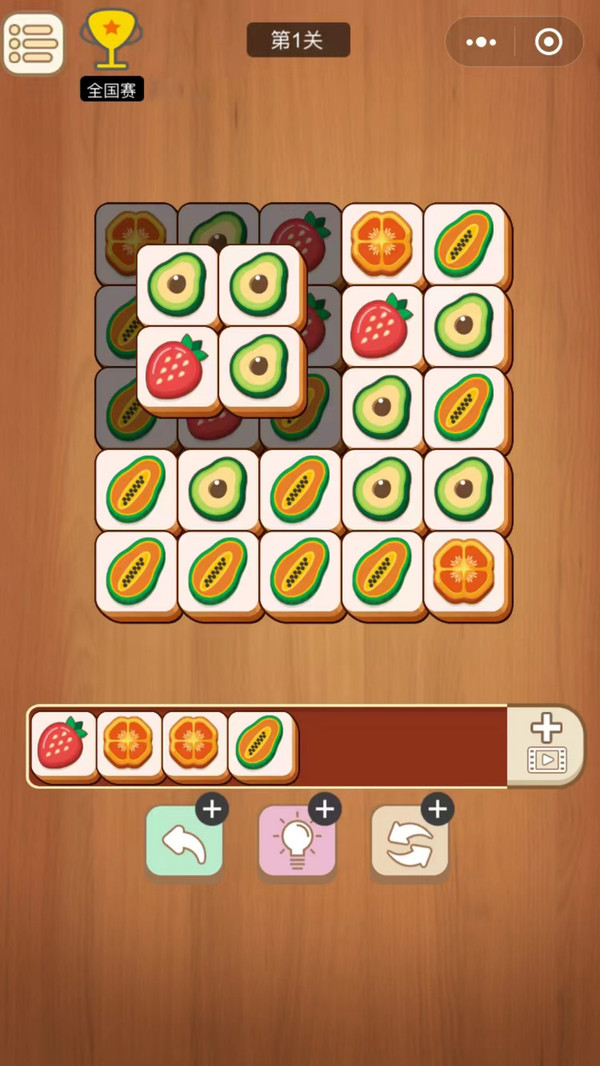Activate the lightbulb hint power-up
This screenshot has height=1066, width=600.
coord(297,842)
